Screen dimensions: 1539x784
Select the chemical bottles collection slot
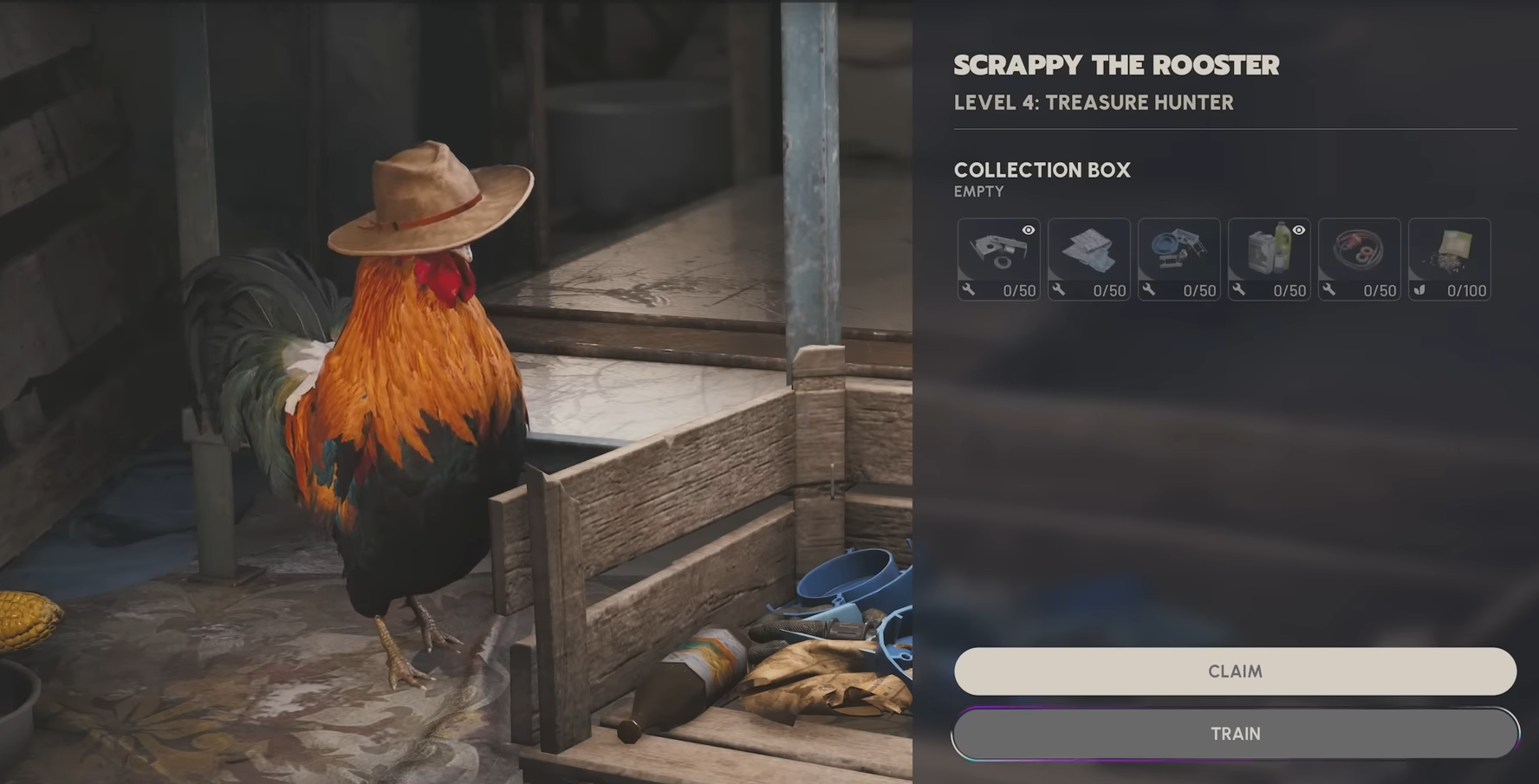[1269, 256]
